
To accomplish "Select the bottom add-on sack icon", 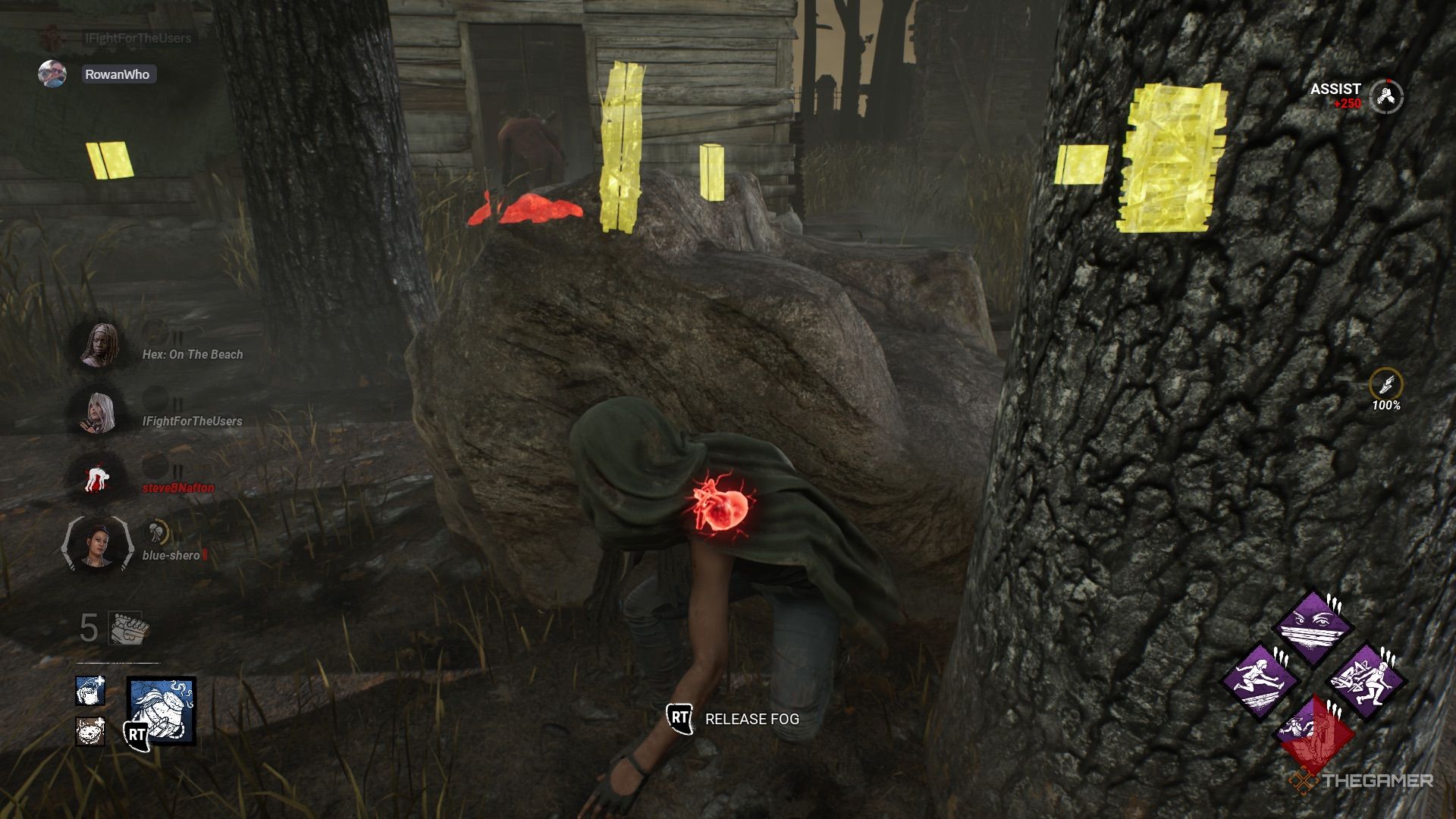I will (89, 733).
